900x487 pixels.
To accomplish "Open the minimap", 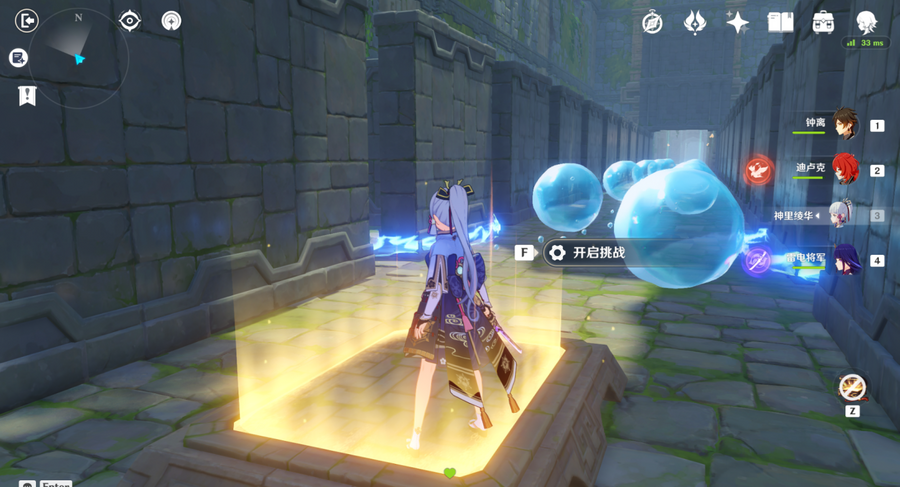I will (x=79, y=58).
